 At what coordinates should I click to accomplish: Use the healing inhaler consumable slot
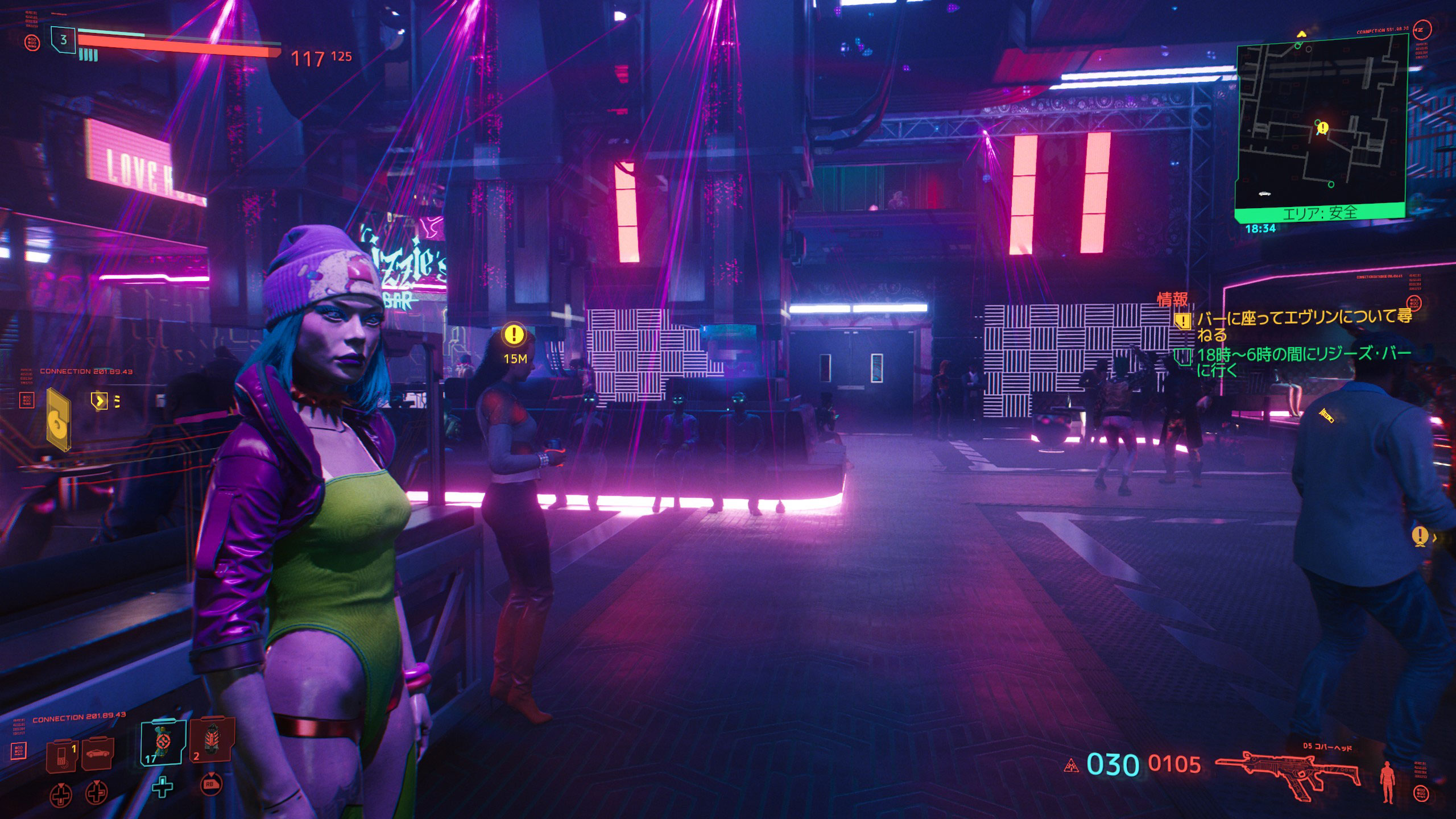click(163, 743)
